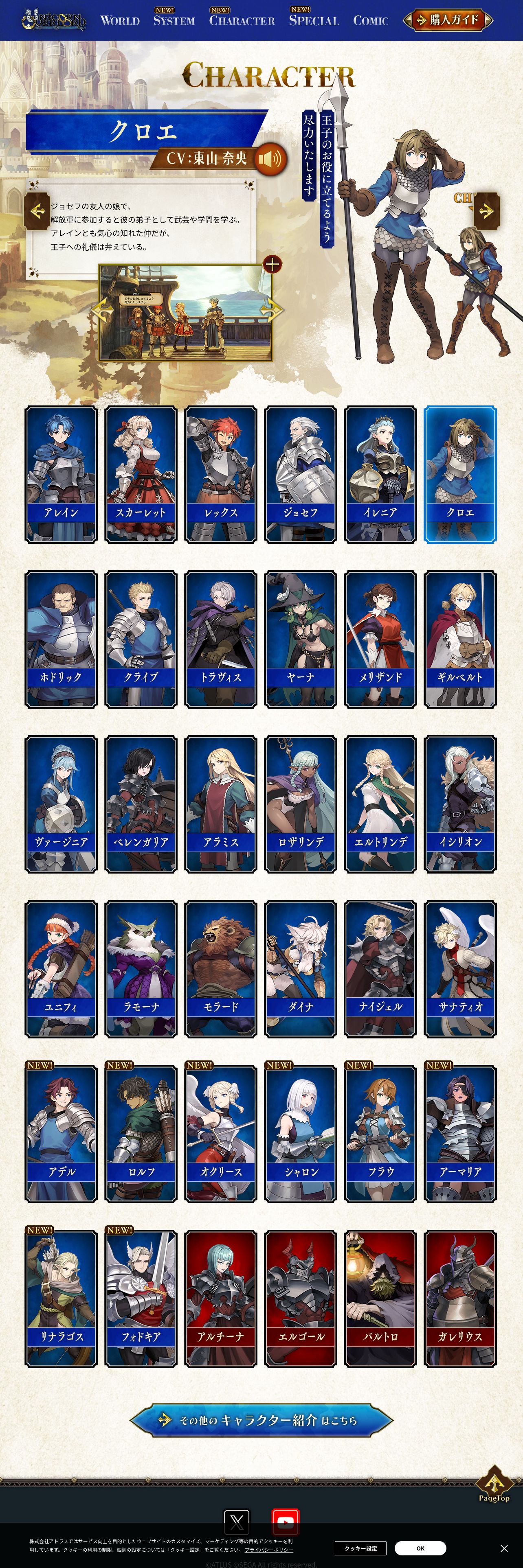Advance to next character with right arrow
The image size is (523, 1568).
pyautogui.click(x=486, y=211)
